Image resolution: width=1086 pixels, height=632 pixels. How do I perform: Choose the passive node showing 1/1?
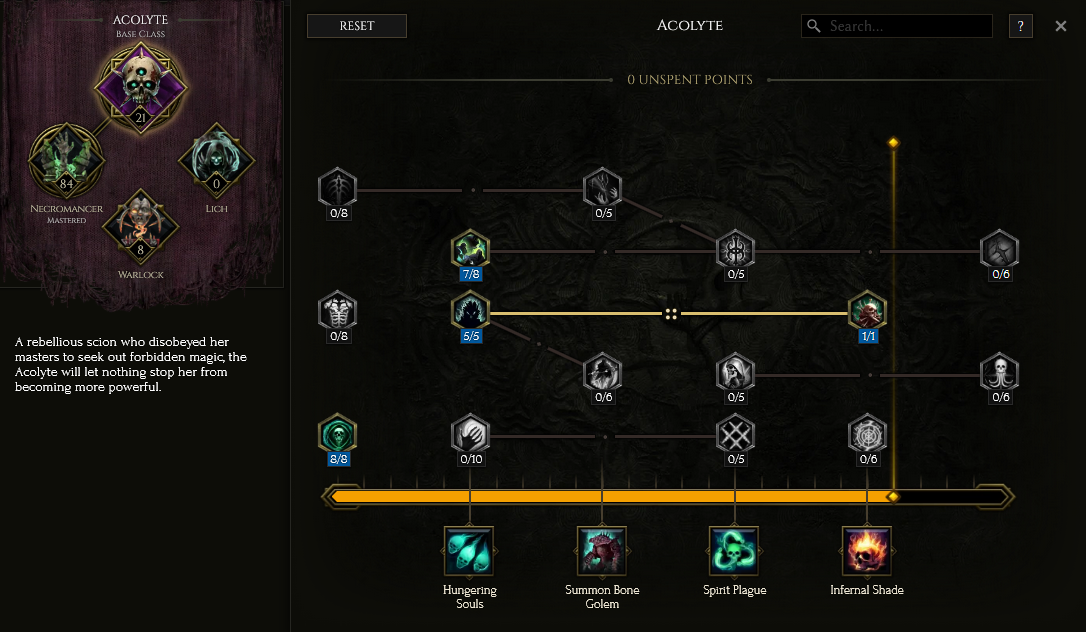tap(867, 310)
